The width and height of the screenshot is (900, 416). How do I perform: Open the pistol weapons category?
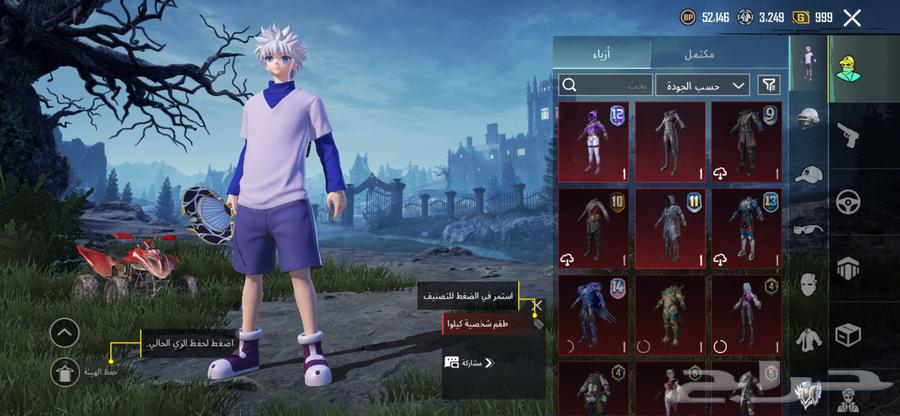tap(848, 135)
